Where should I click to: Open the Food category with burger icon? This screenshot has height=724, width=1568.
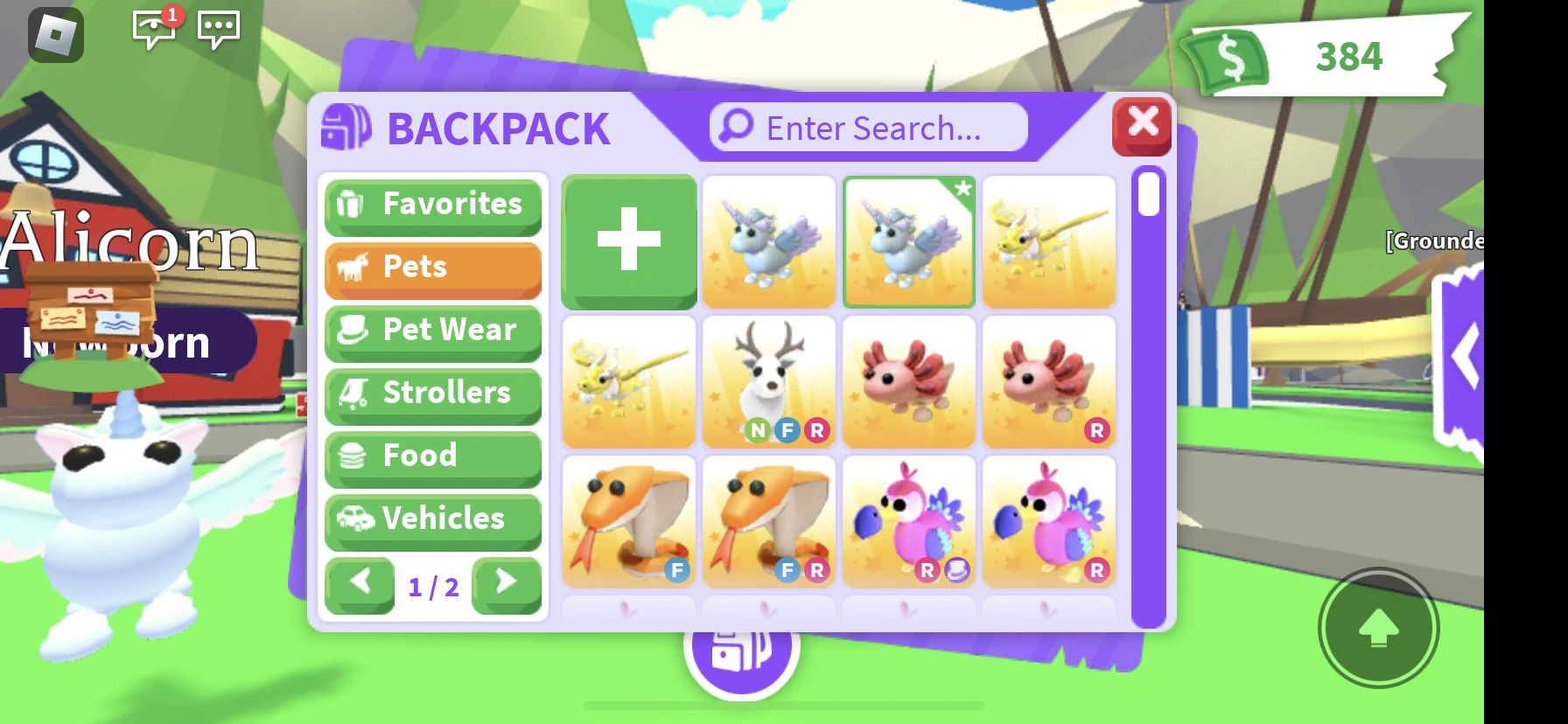[x=432, y=456]
